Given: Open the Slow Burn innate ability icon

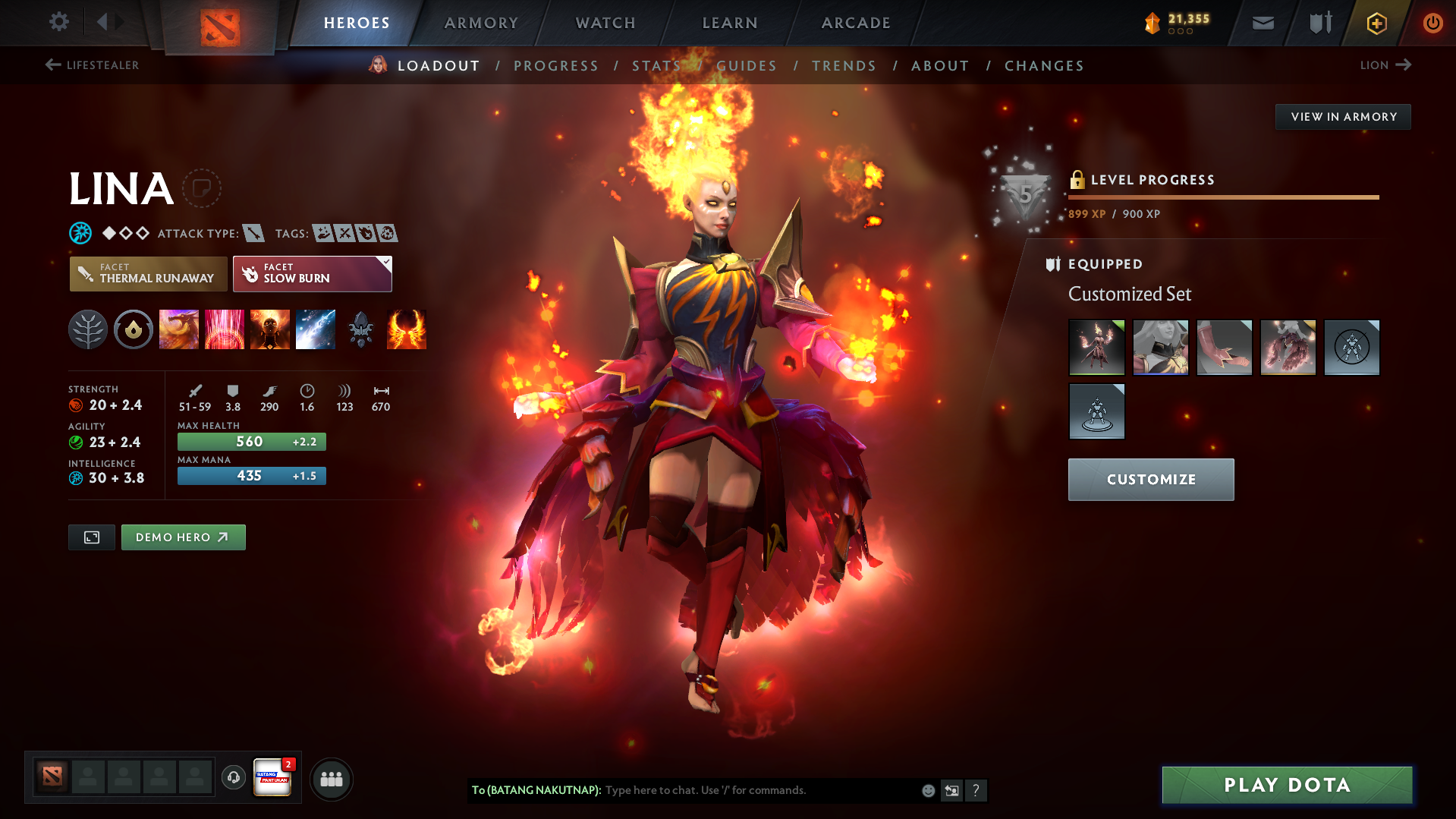Looking at the screenshot, I should tap(133, 329).
